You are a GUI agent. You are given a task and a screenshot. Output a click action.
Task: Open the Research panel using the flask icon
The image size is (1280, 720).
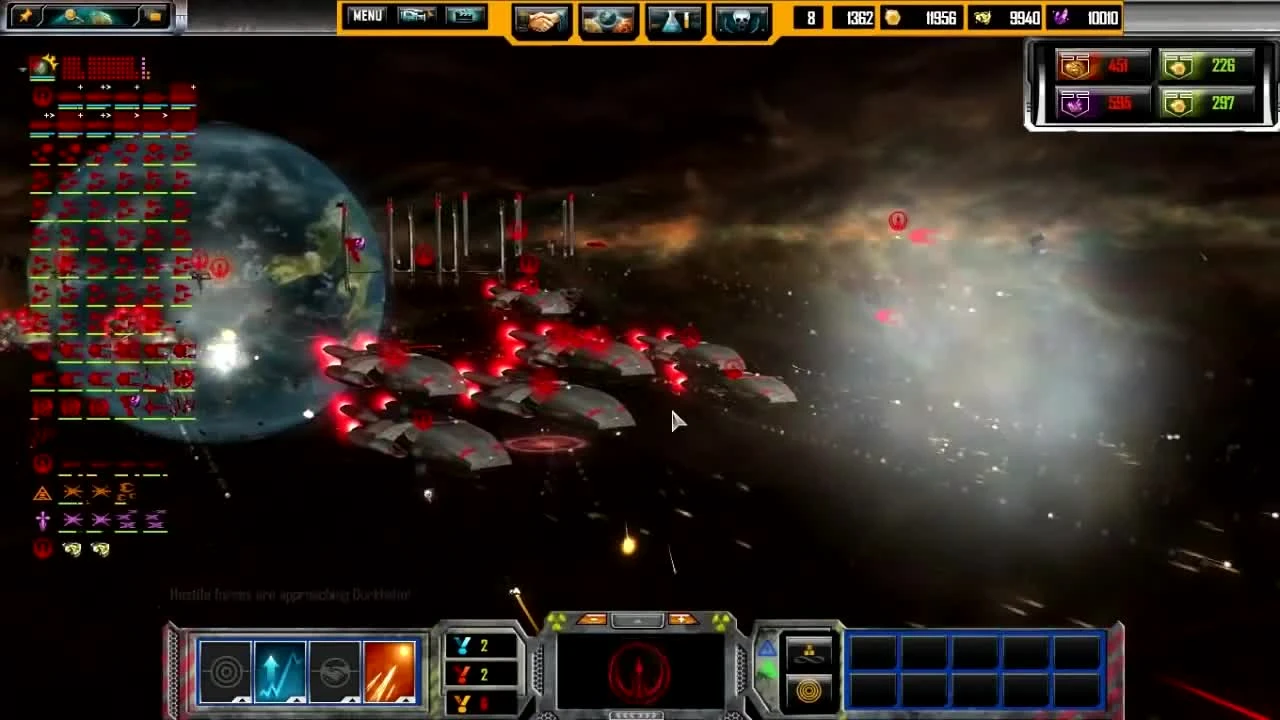(675, 20)
